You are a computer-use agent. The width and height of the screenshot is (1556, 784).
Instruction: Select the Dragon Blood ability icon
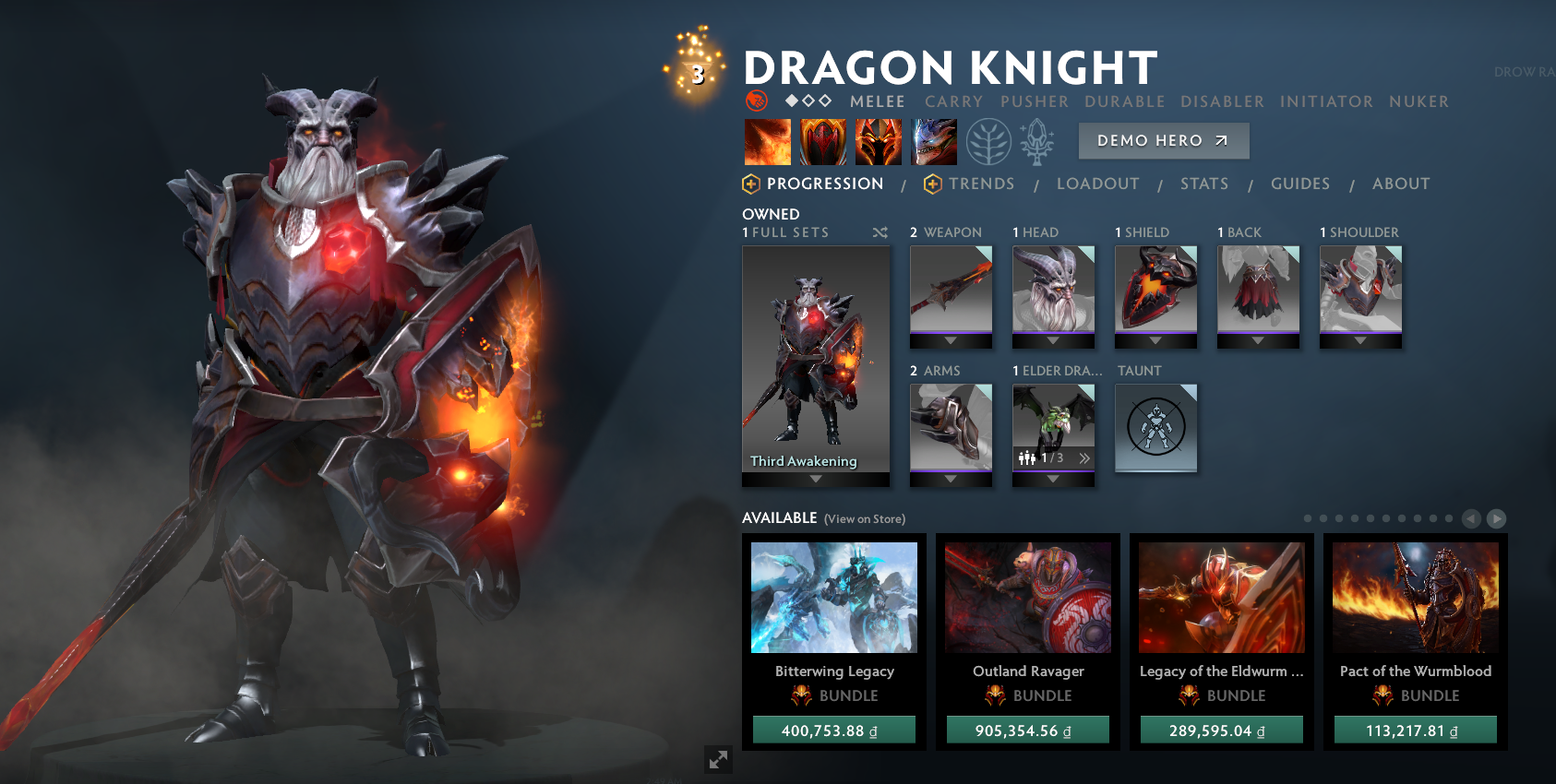click(x=822, y=140)
